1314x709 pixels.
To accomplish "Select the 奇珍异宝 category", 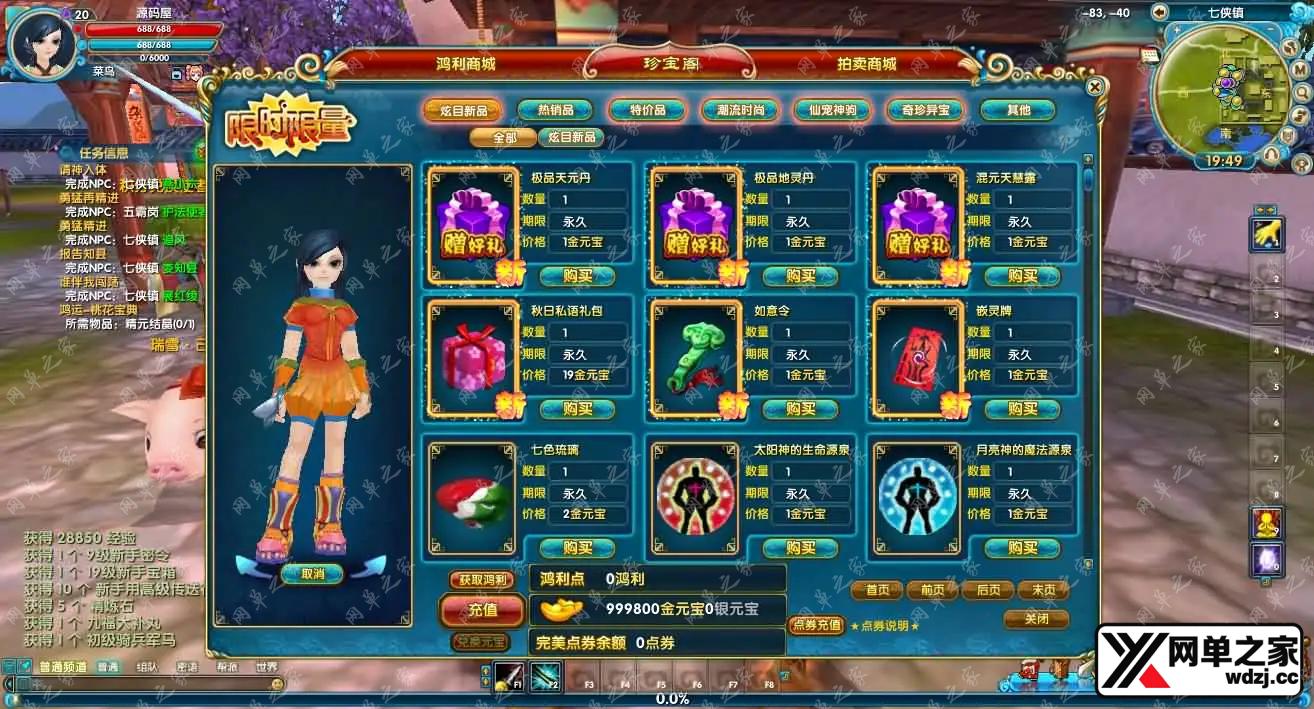I will point(925,110).
